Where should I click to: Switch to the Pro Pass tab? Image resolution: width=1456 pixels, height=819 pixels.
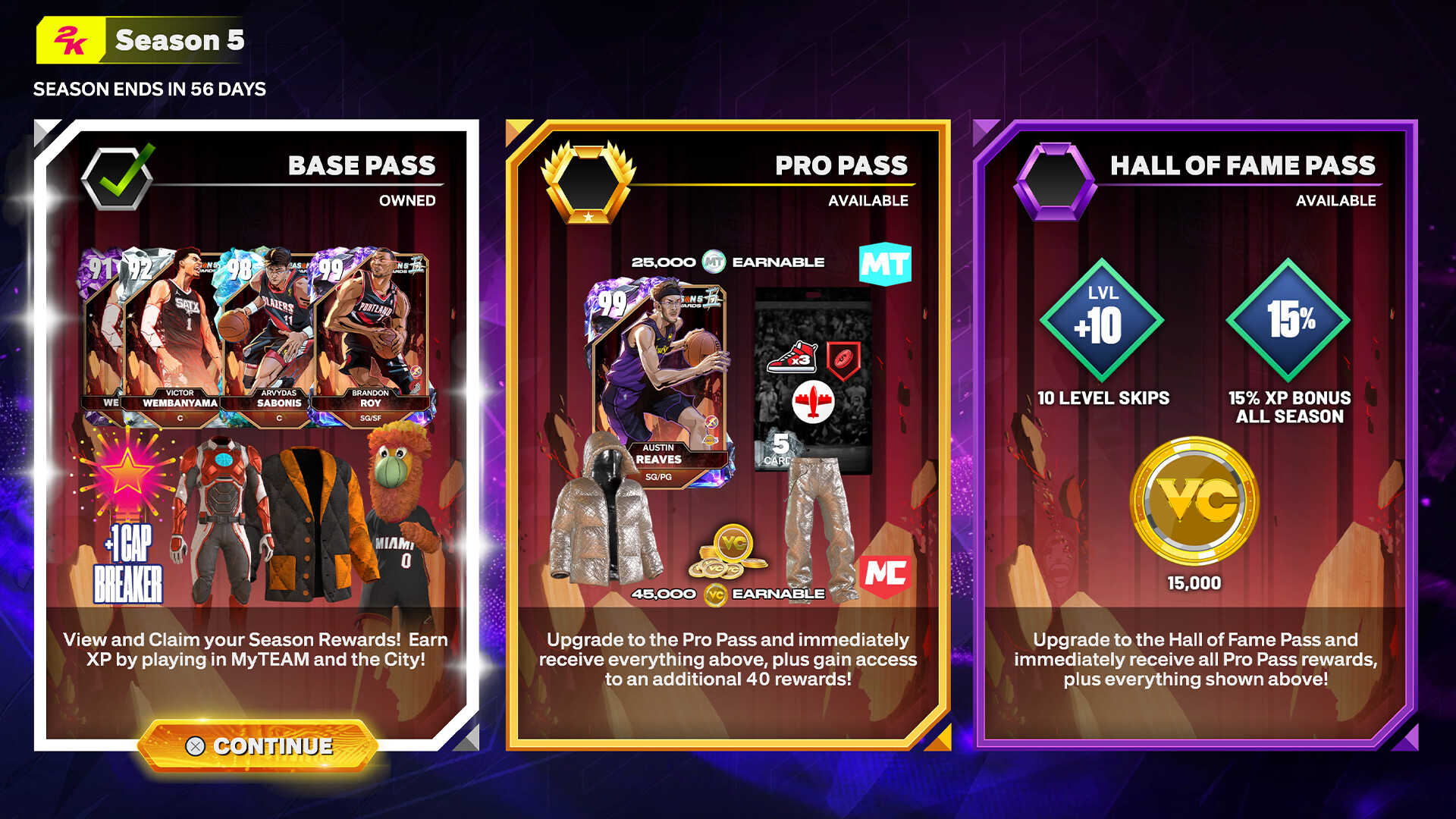[839, 165]
